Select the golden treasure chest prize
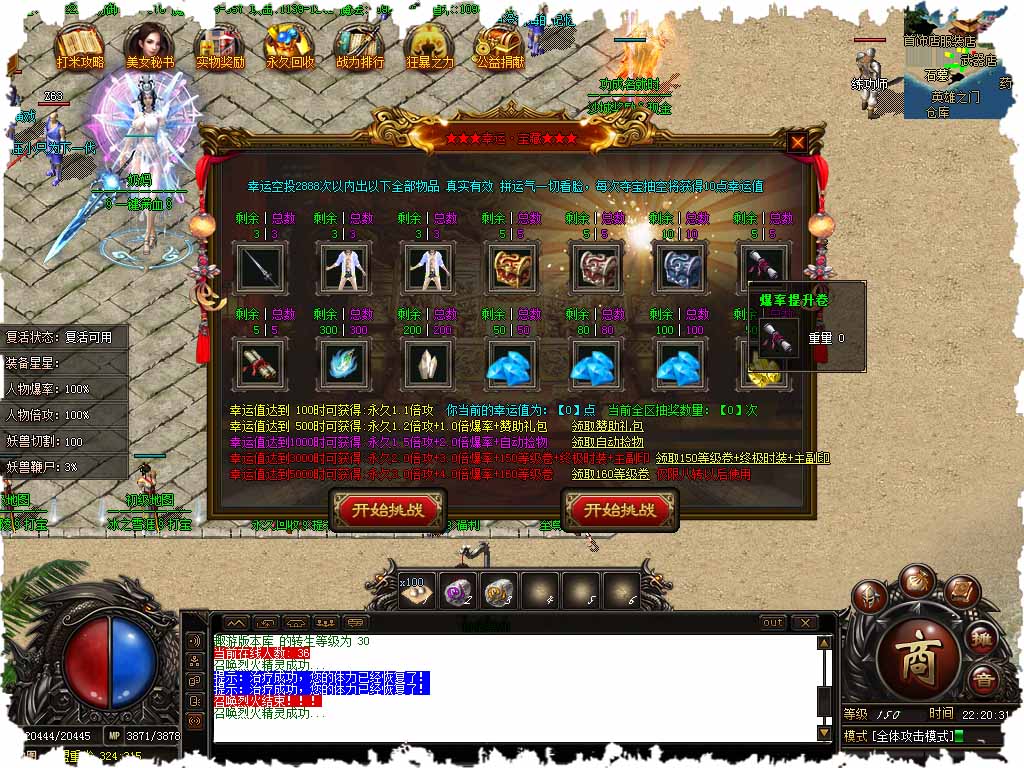1024x768 pixels. point(512,267)
